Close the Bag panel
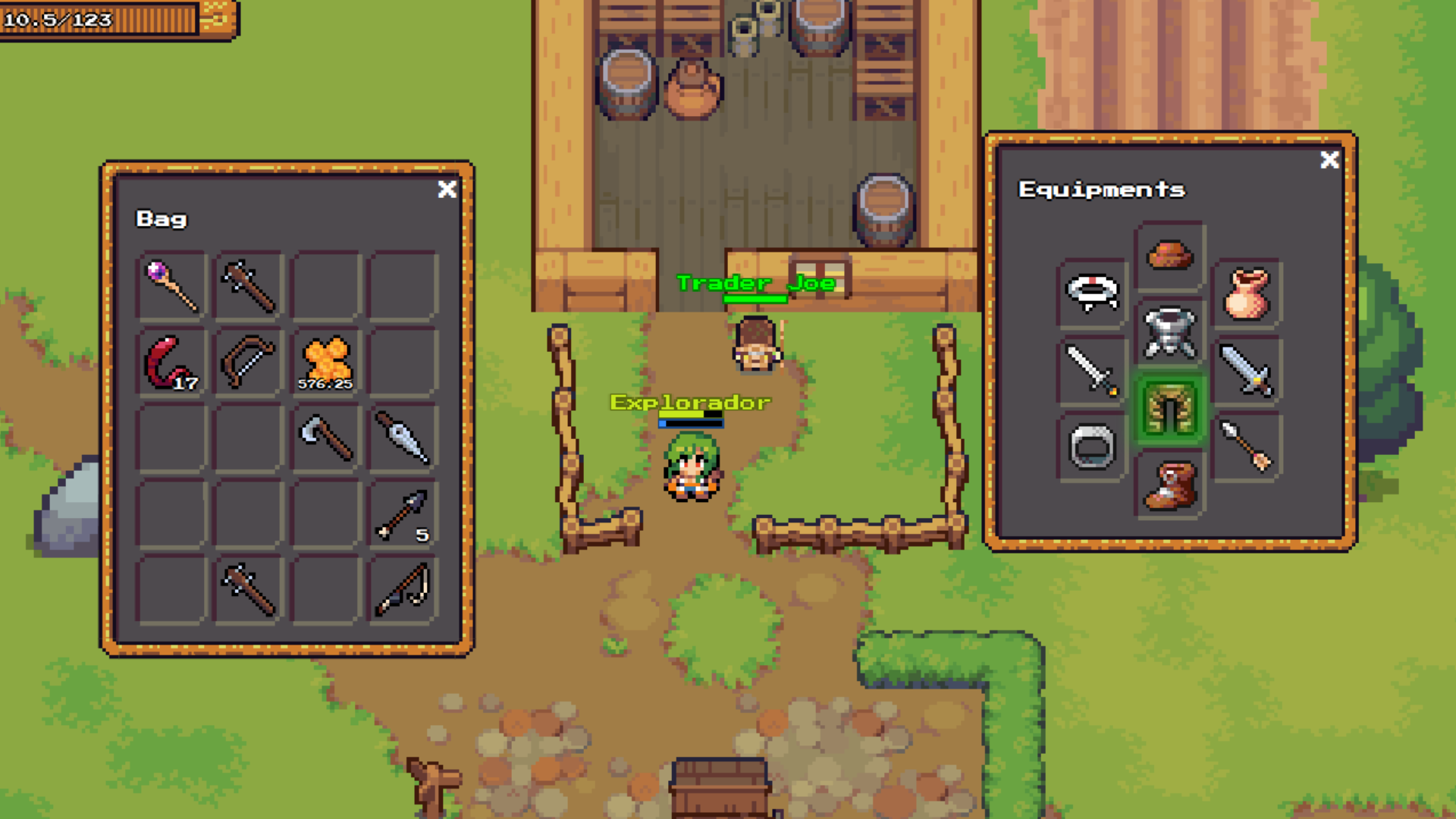Image resolution: width=1456 pixels, height=819 pixels. click(447, 190)
